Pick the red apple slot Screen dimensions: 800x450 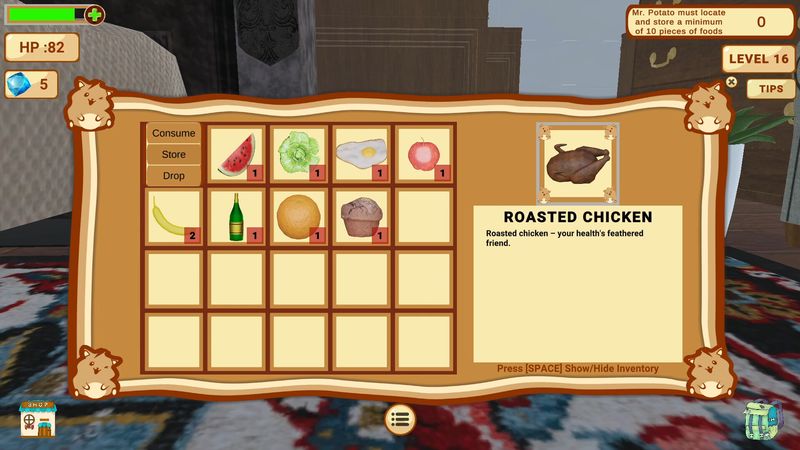[423, 154]
